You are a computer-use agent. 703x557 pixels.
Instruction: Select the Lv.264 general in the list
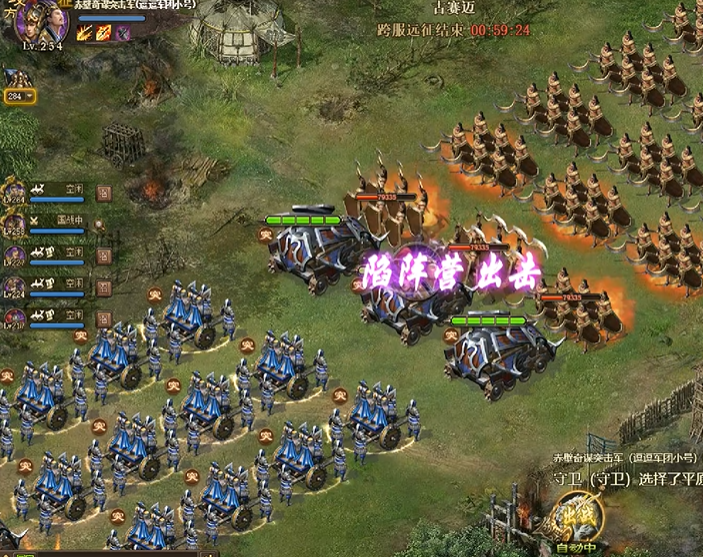click(x=16, y=191)
